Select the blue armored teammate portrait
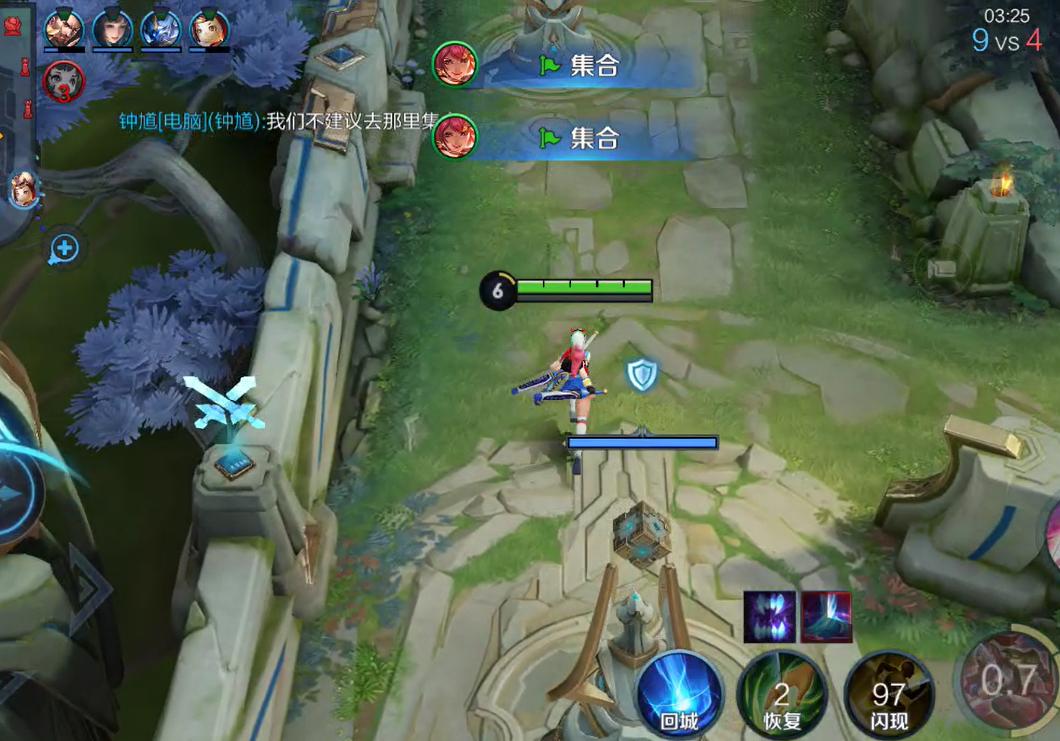The height and width of the screenshot is (741, 1060). click(x=161, y=28)
